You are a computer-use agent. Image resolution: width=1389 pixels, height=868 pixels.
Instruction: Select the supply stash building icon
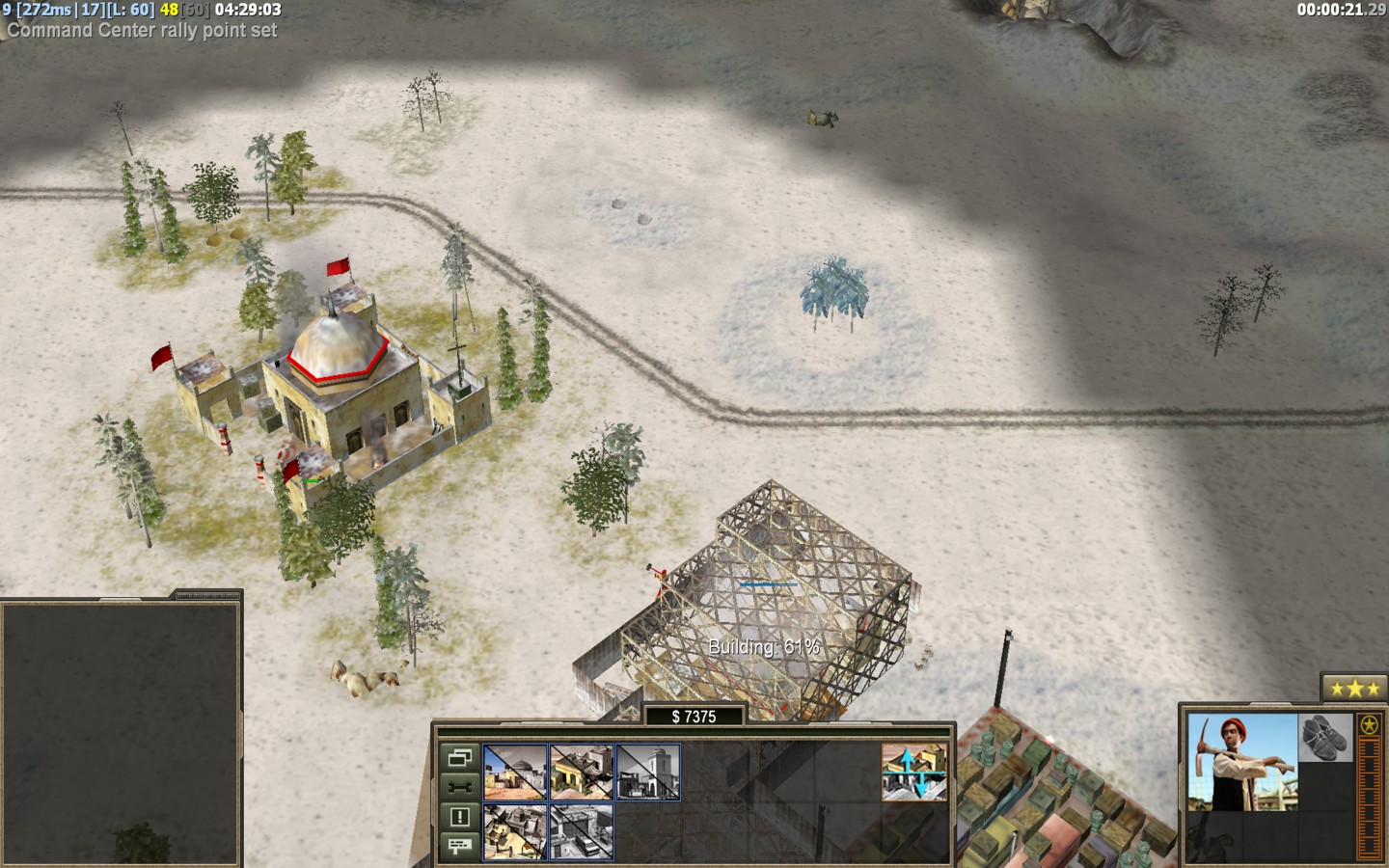coord(515,831)
